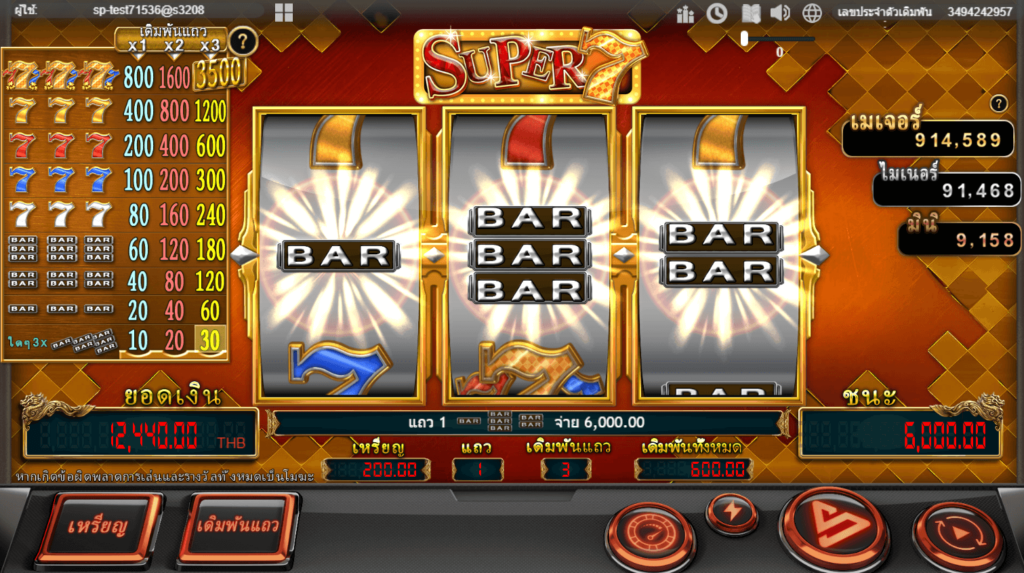Open the clock history icon

click(717, 13)
